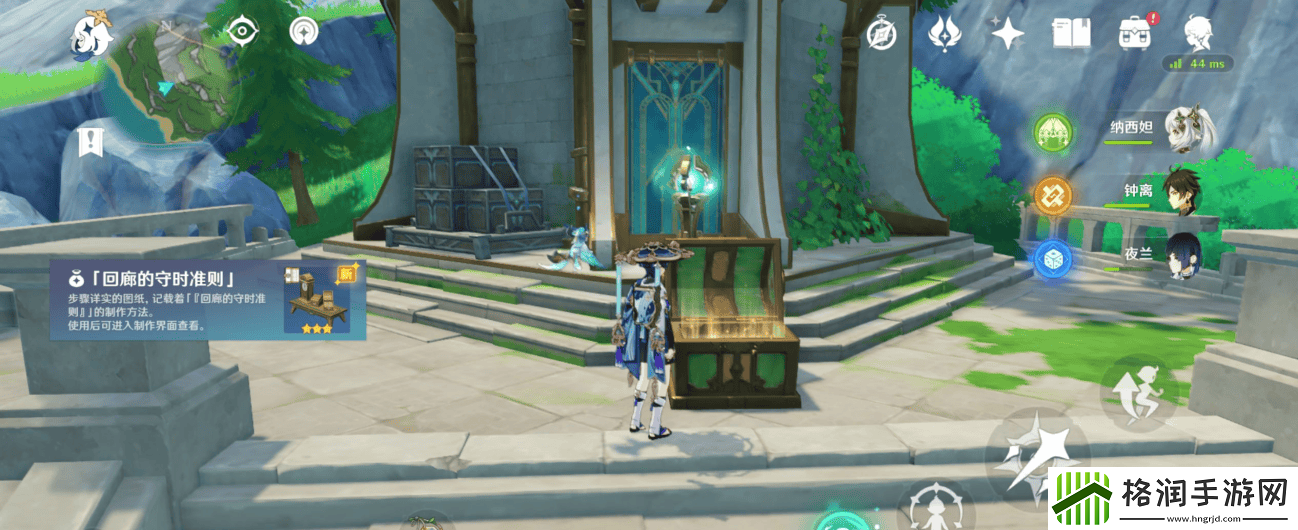Image resolution: width=1298 pixels, height=530 pixels.
Task: Tap the orange round icon beside 钟离
Action: coord(1052,194)
